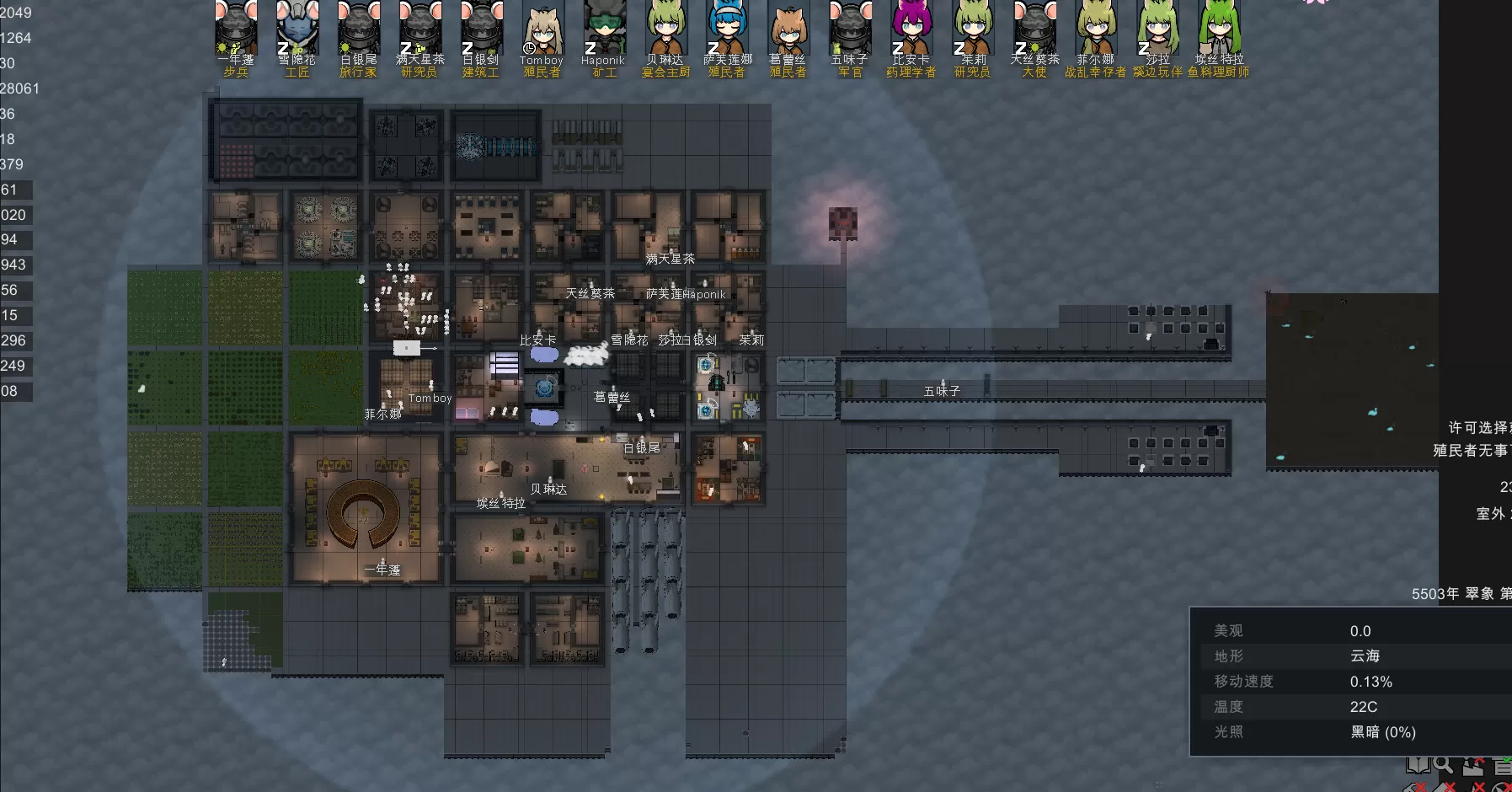Select the blue-haired 萨芙莲娜 portrait
The width and height of the screenshot is (1512, 792).
pos(728,29)
